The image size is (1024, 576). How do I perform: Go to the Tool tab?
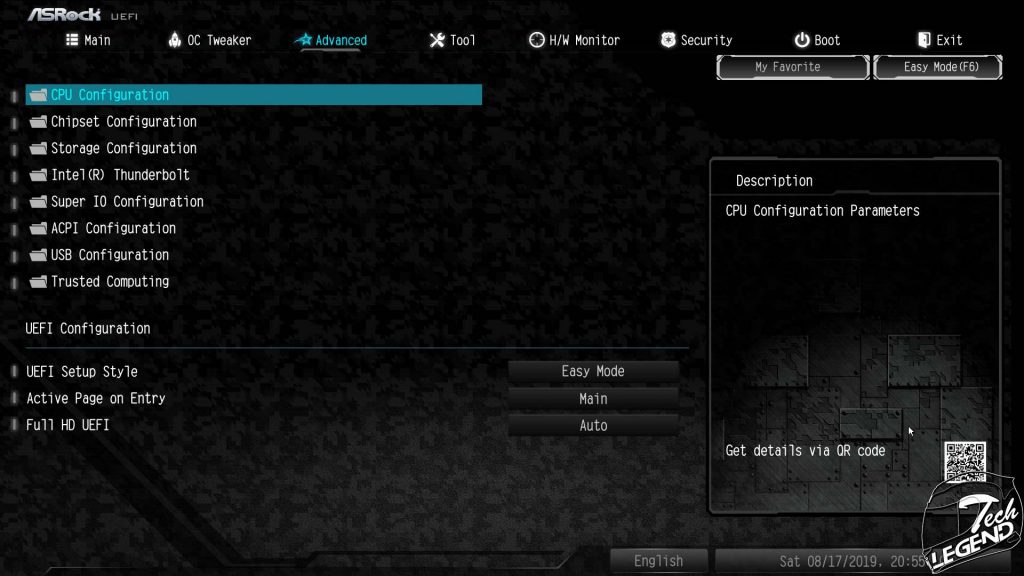452,40
